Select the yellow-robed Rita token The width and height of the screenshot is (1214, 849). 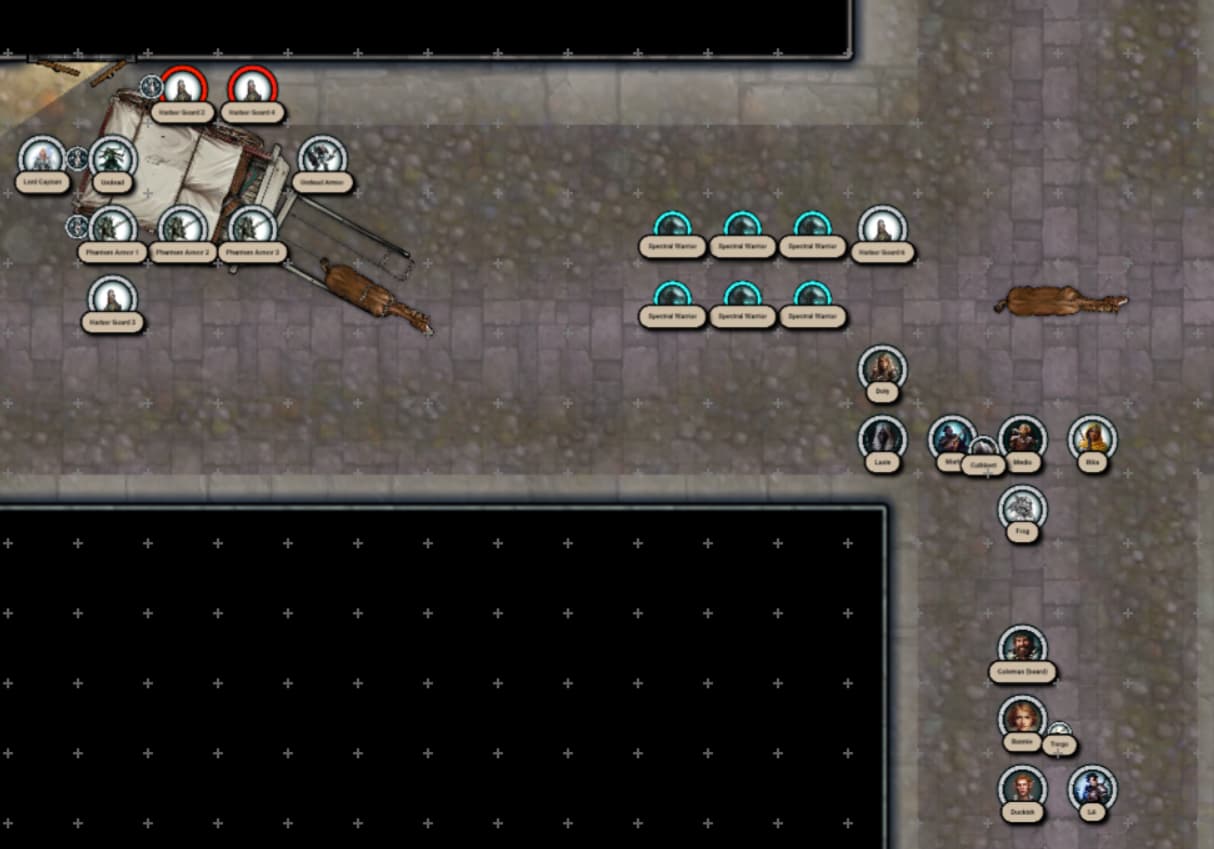point(1092,438)
